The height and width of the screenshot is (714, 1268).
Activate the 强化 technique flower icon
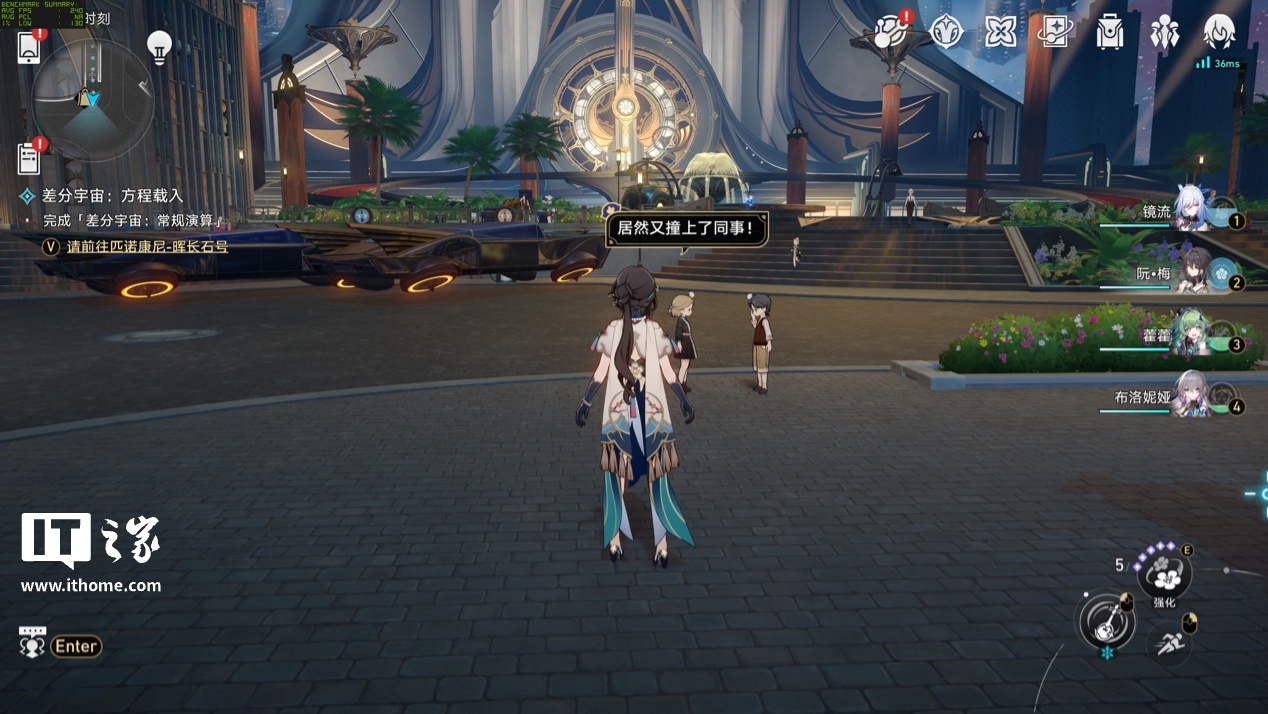[1164, 575]
